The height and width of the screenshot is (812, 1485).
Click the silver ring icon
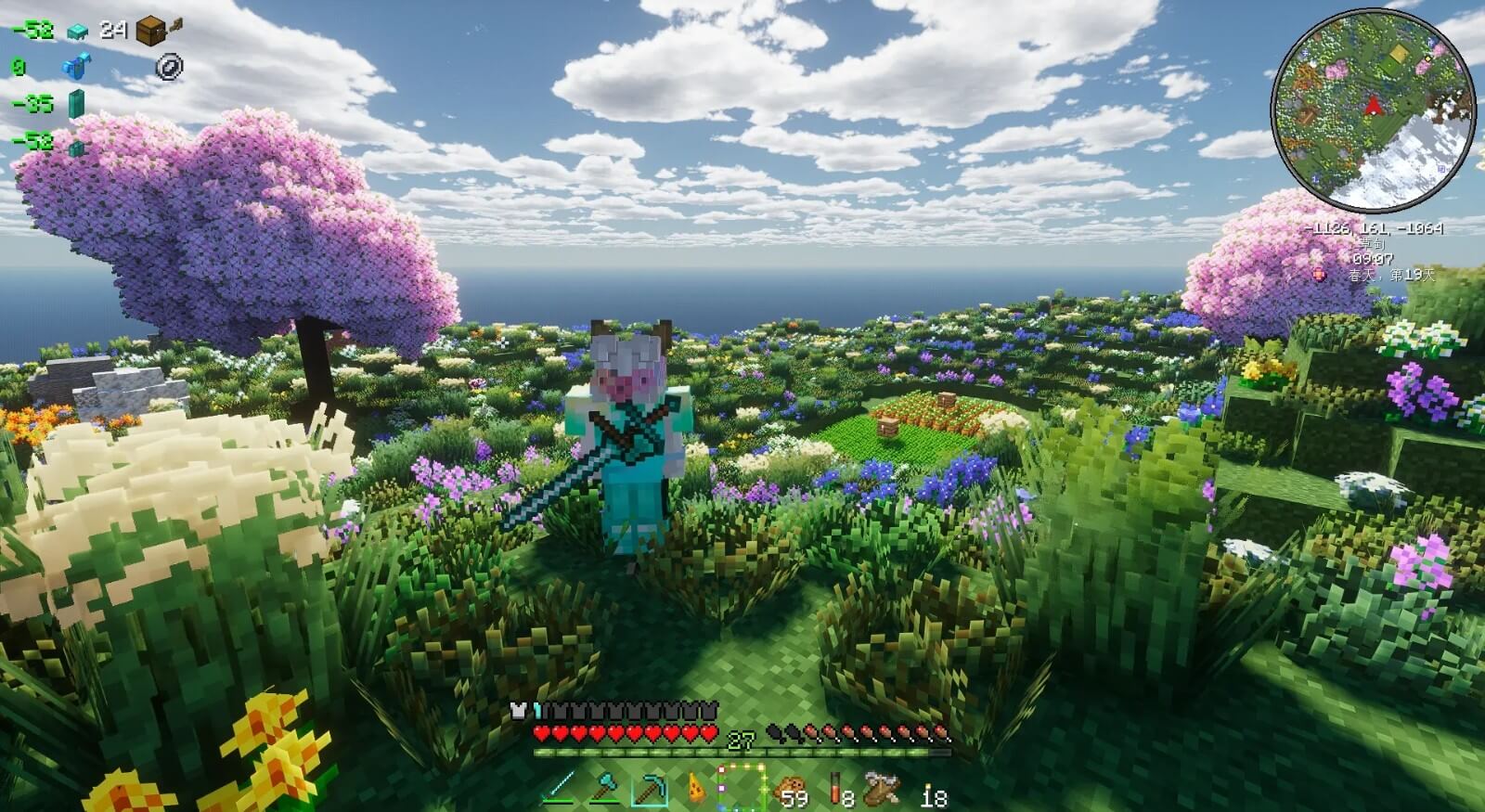[170, 66]
